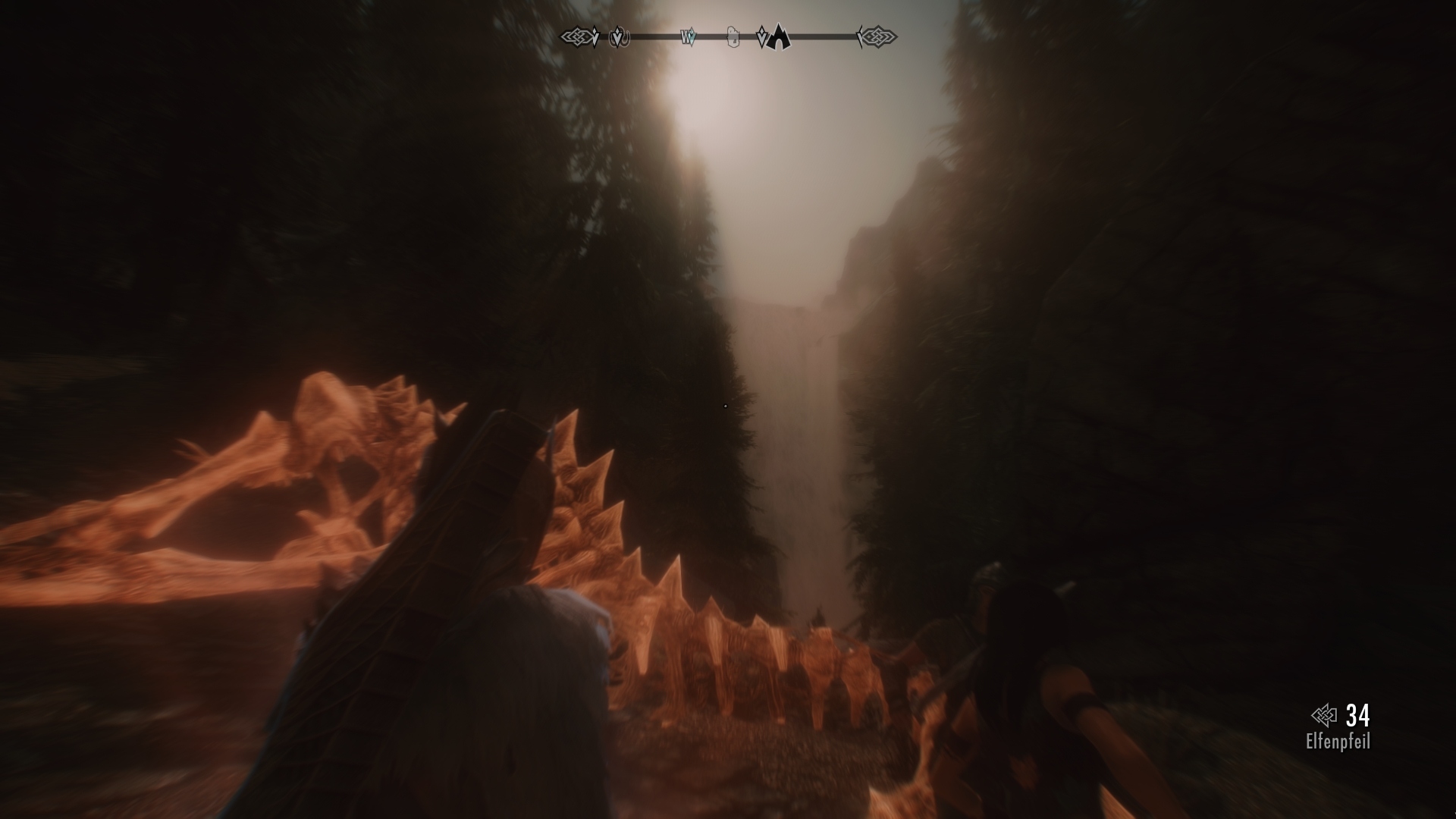
Task: Select the right decorative knot on the compass bar
Action: [880, 36]
